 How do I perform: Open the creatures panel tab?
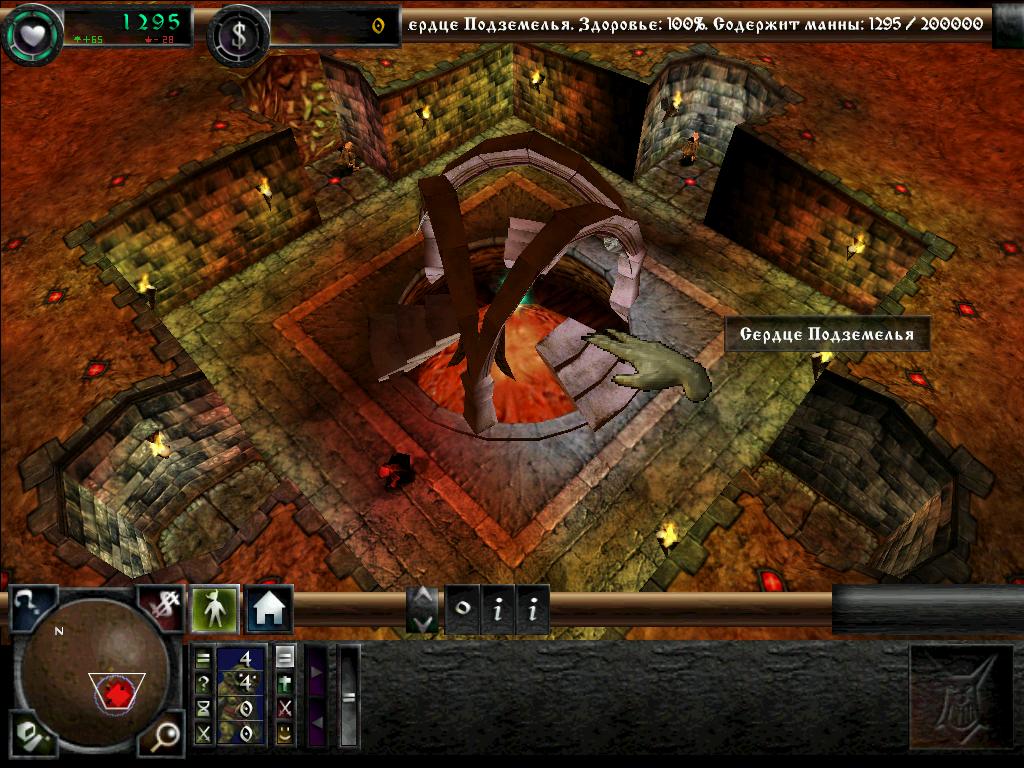tap(215, 608)
